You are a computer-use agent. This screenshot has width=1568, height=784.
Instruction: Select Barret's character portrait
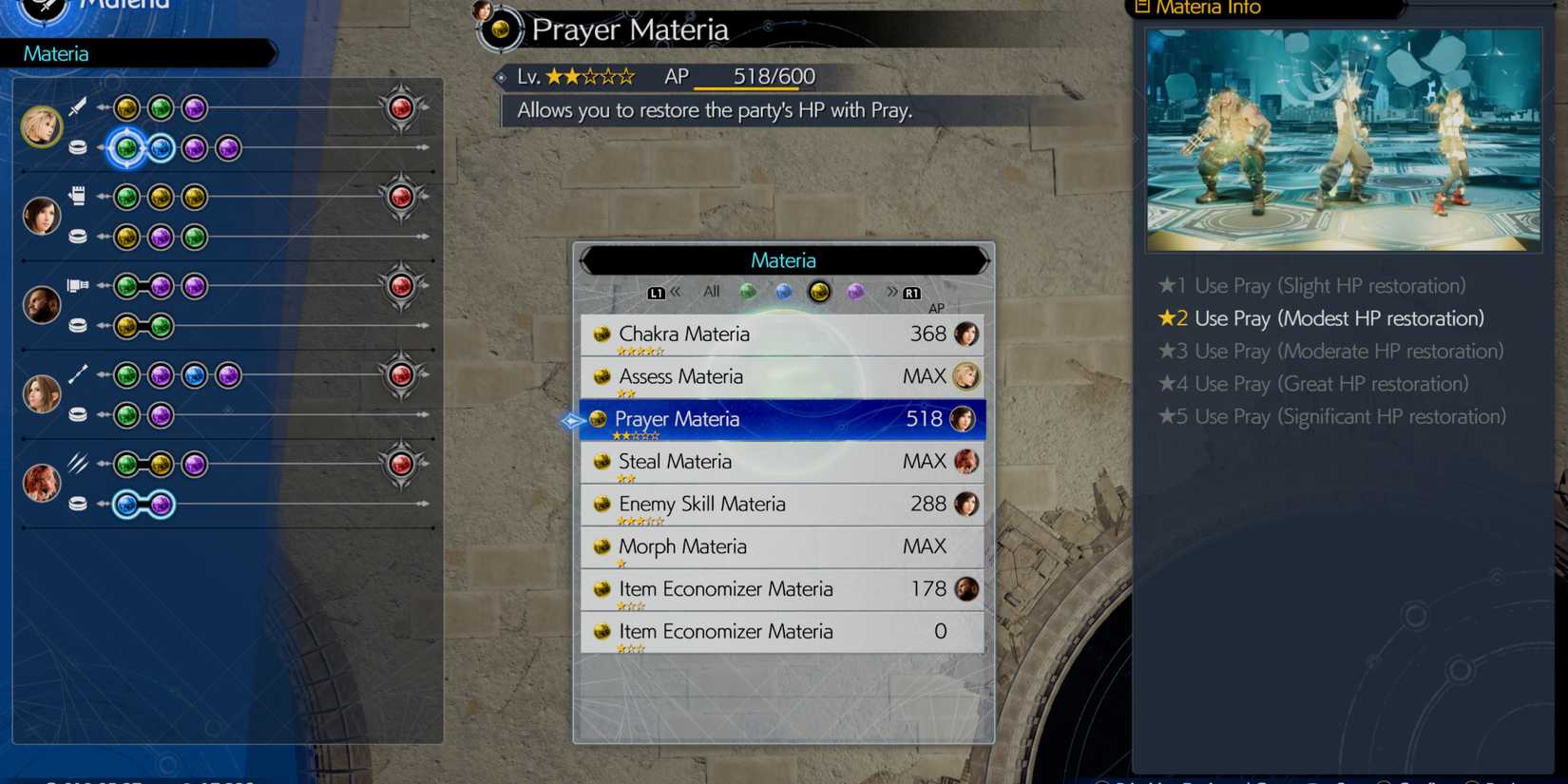pos(42,304)
